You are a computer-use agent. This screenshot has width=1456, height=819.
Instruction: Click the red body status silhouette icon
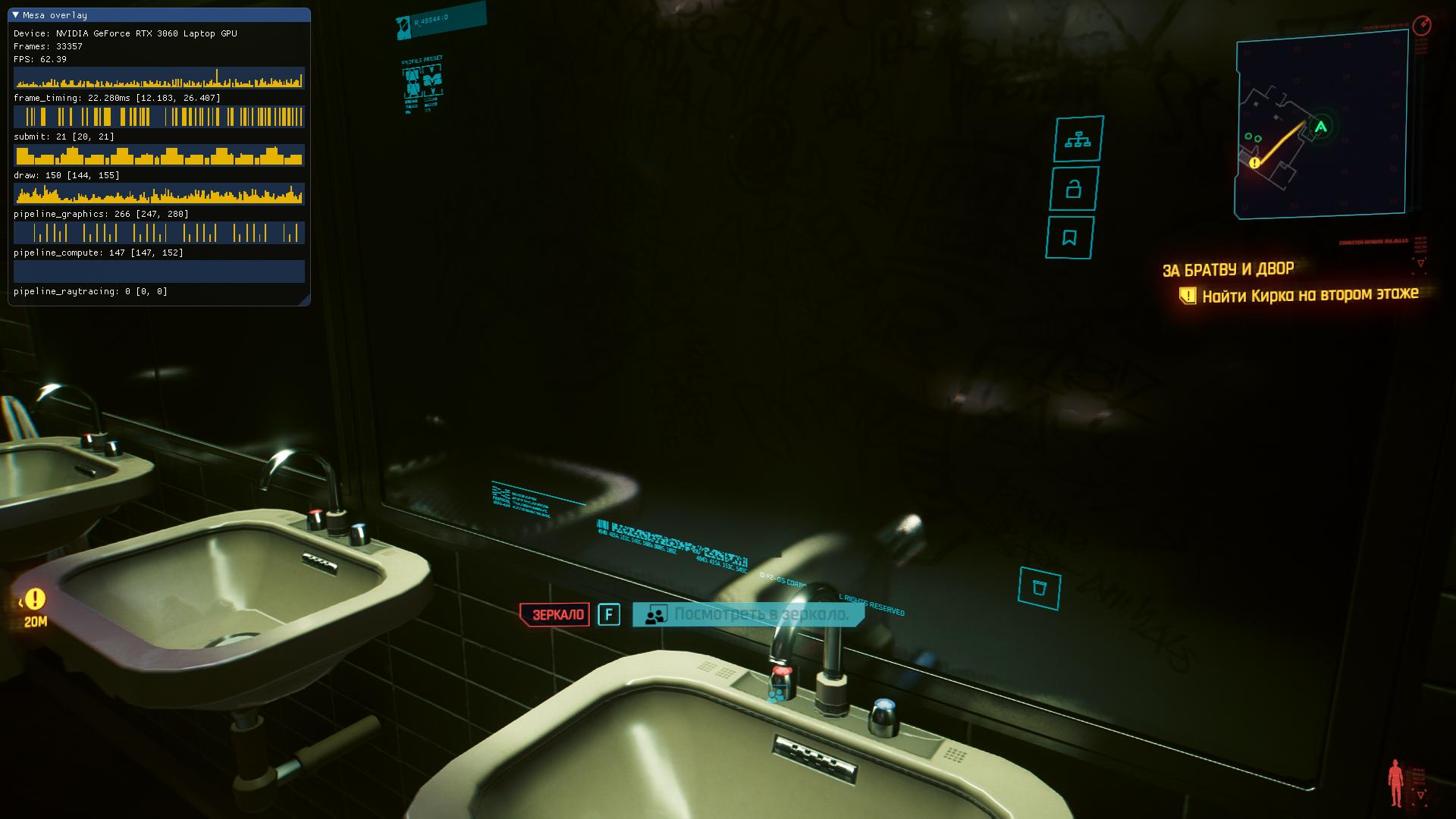pyautogui.click(x=1395, y=783)
